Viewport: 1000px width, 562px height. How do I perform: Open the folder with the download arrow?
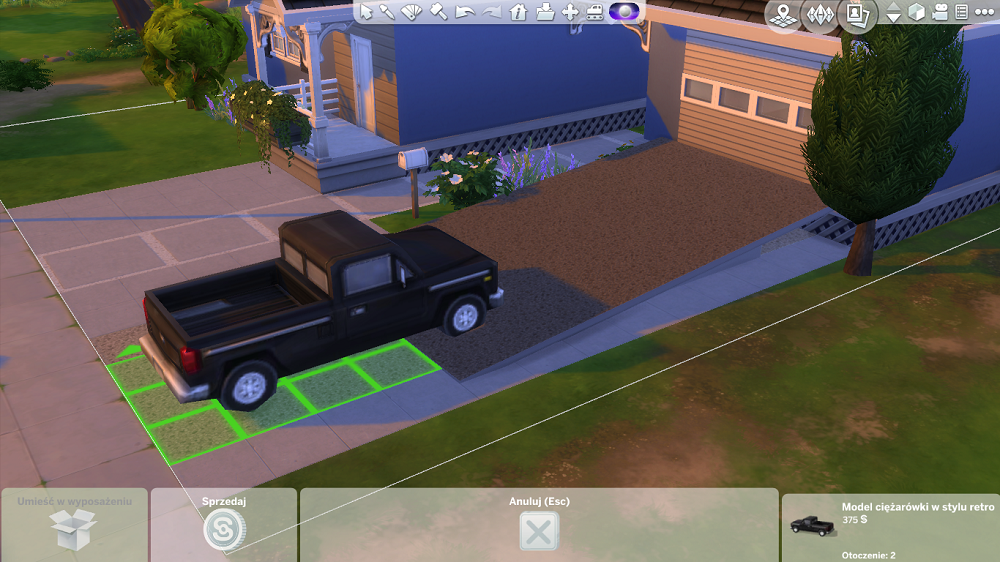coord(544,12)
